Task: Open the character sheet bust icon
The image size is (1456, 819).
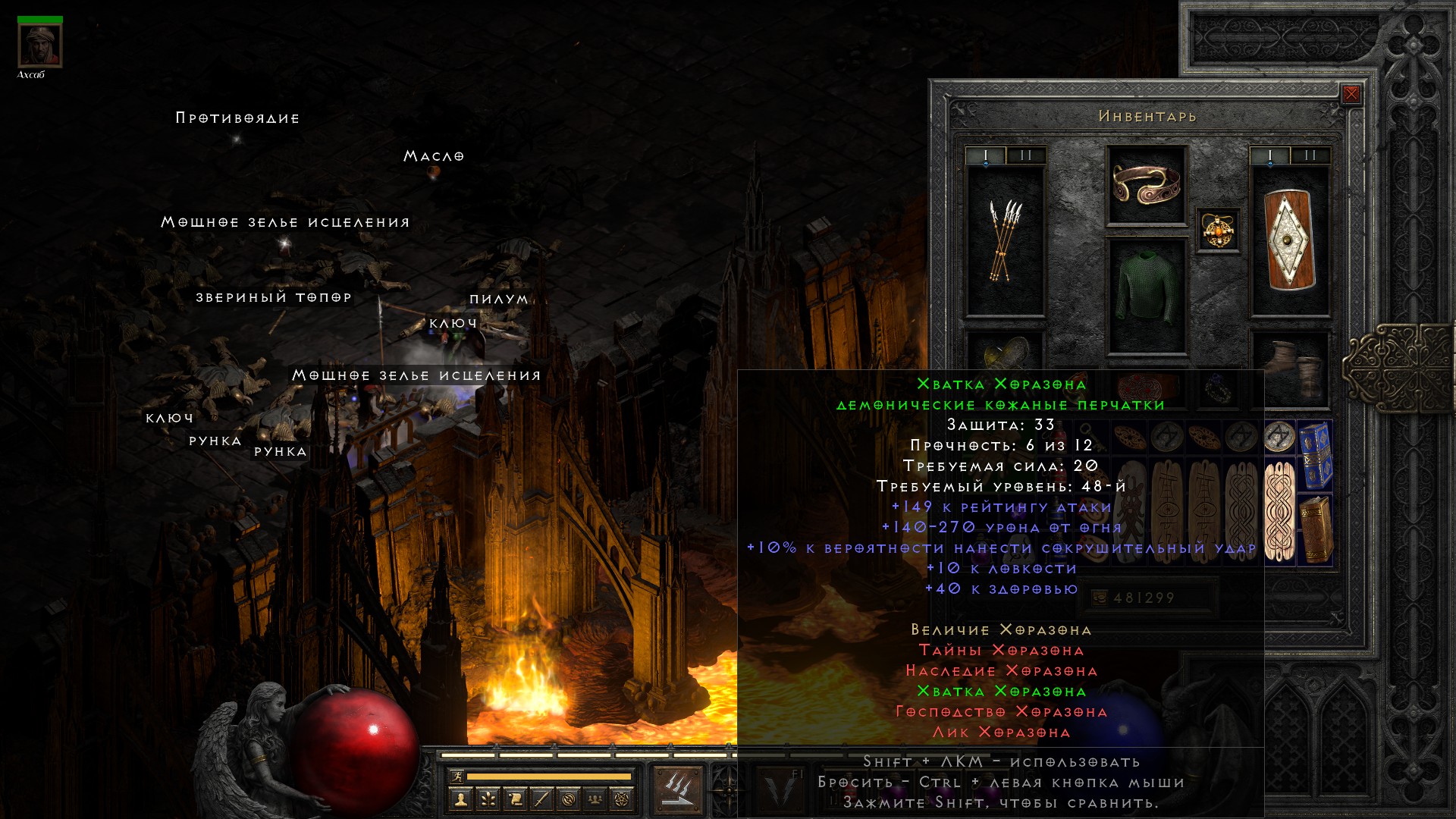Action: coord(460,799)
